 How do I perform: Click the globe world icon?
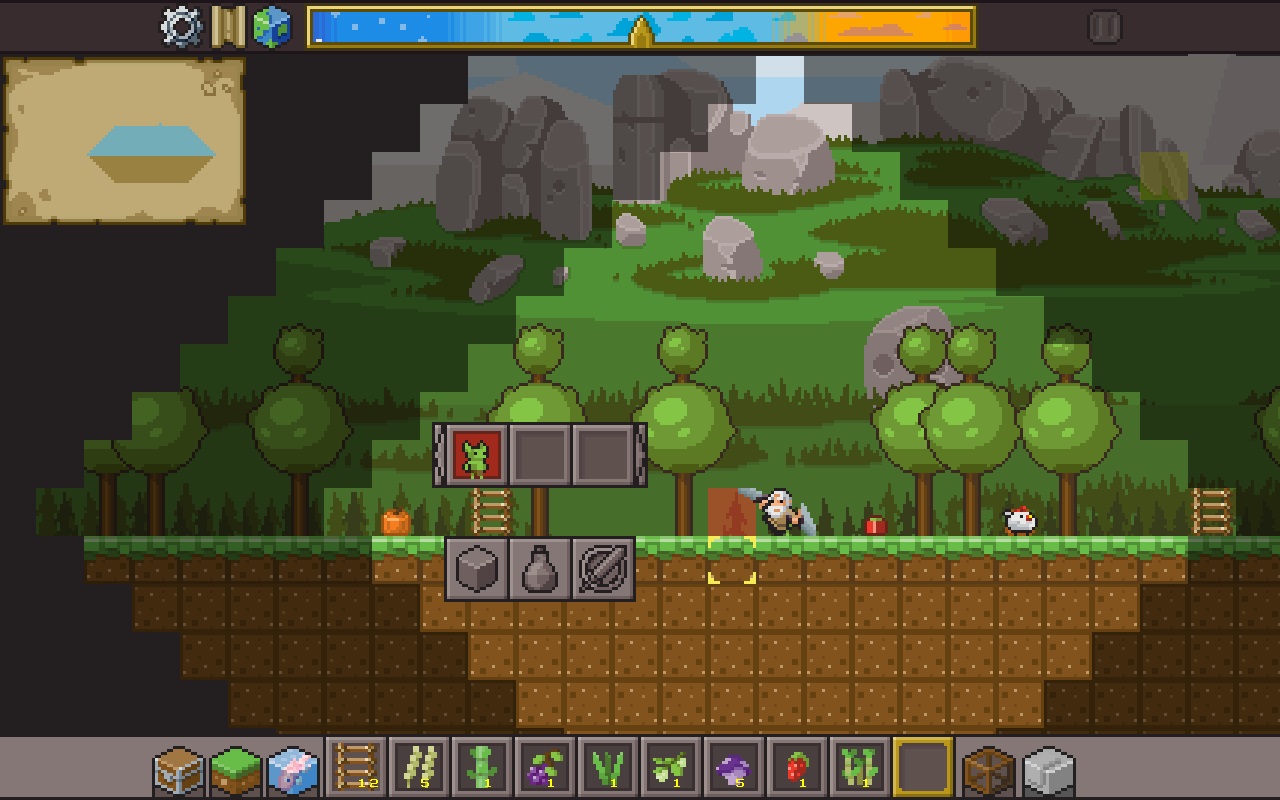click(x=271, y=27)
